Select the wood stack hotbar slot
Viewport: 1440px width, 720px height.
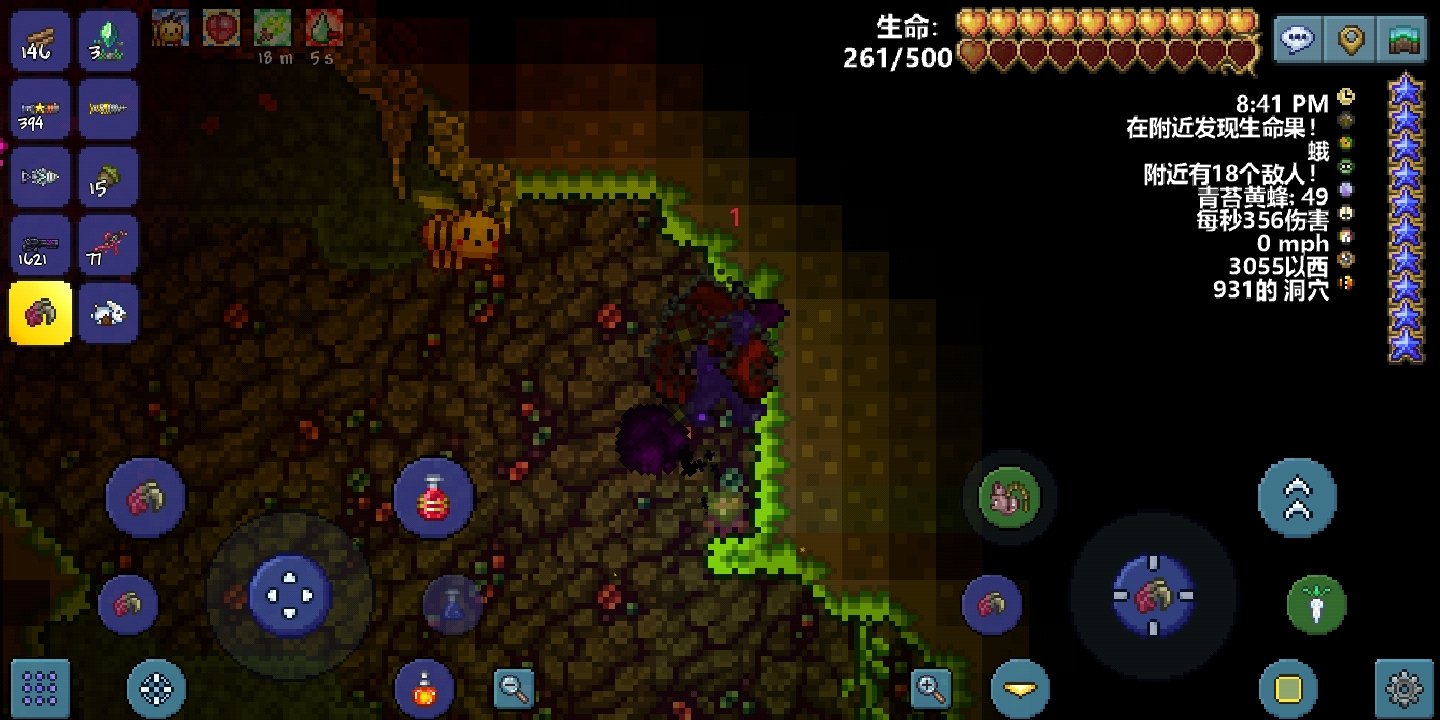coord(40,41)
